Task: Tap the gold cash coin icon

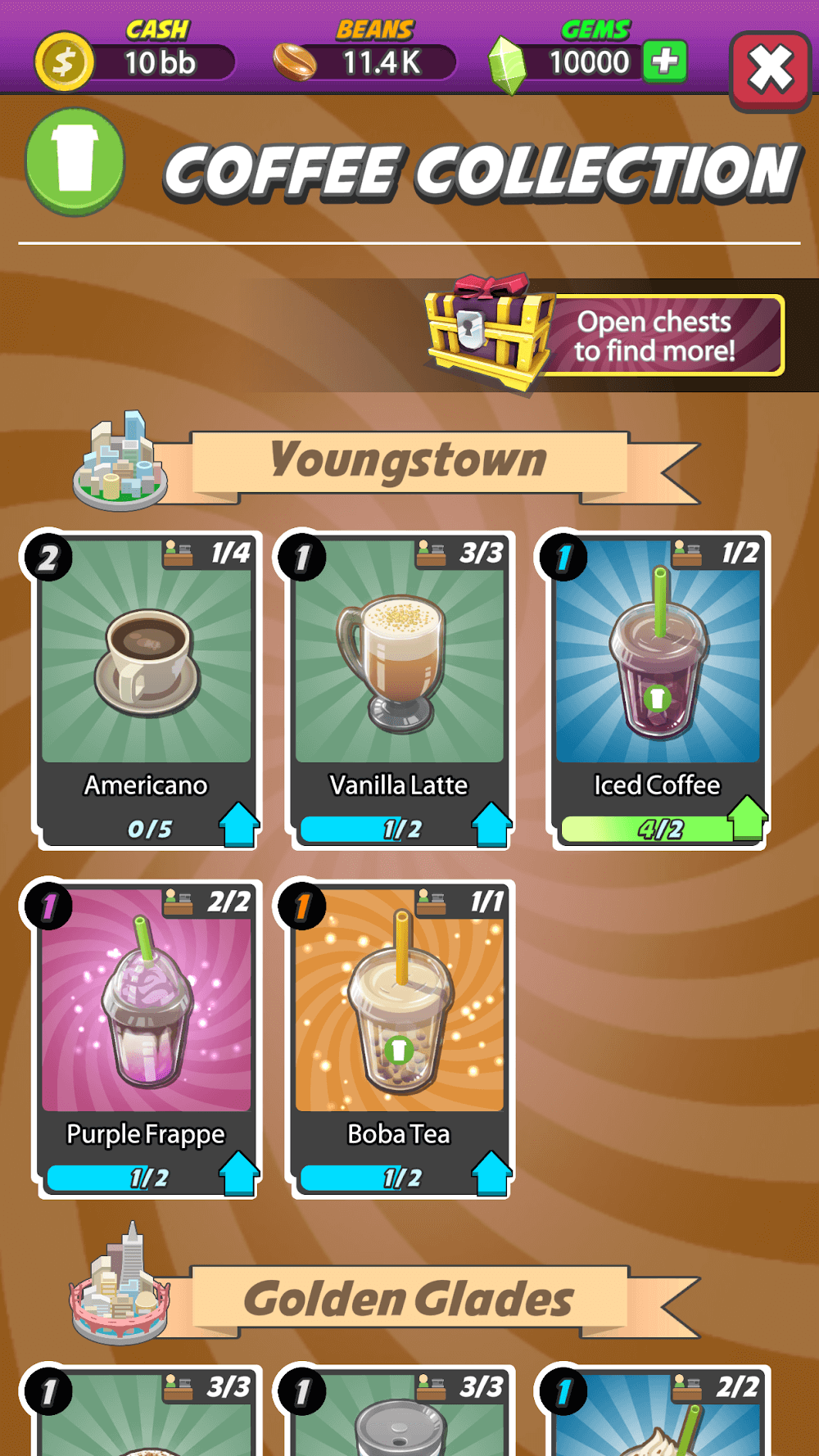Action: click(64, 61)
